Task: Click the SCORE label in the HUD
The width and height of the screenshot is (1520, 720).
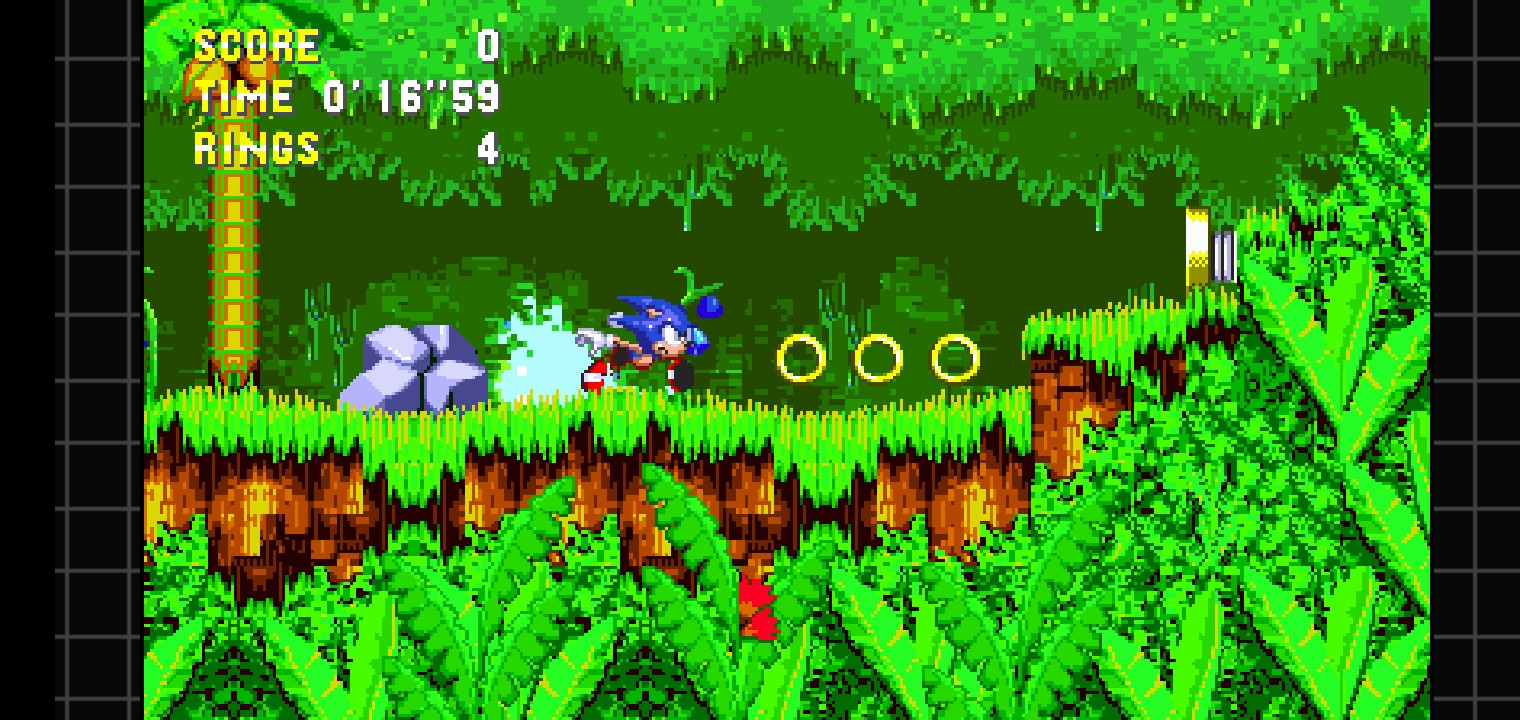Action: tap(255, 44)
